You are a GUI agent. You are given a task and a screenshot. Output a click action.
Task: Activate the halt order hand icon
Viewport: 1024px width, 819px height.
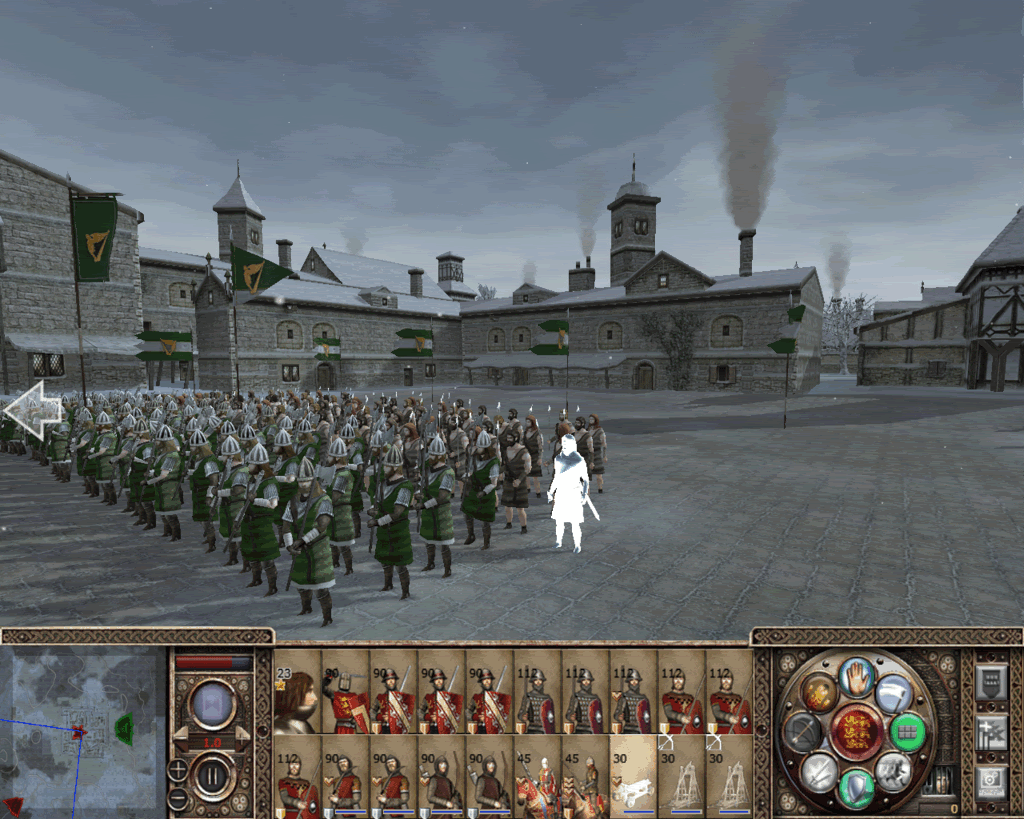[x=856, y=679]
